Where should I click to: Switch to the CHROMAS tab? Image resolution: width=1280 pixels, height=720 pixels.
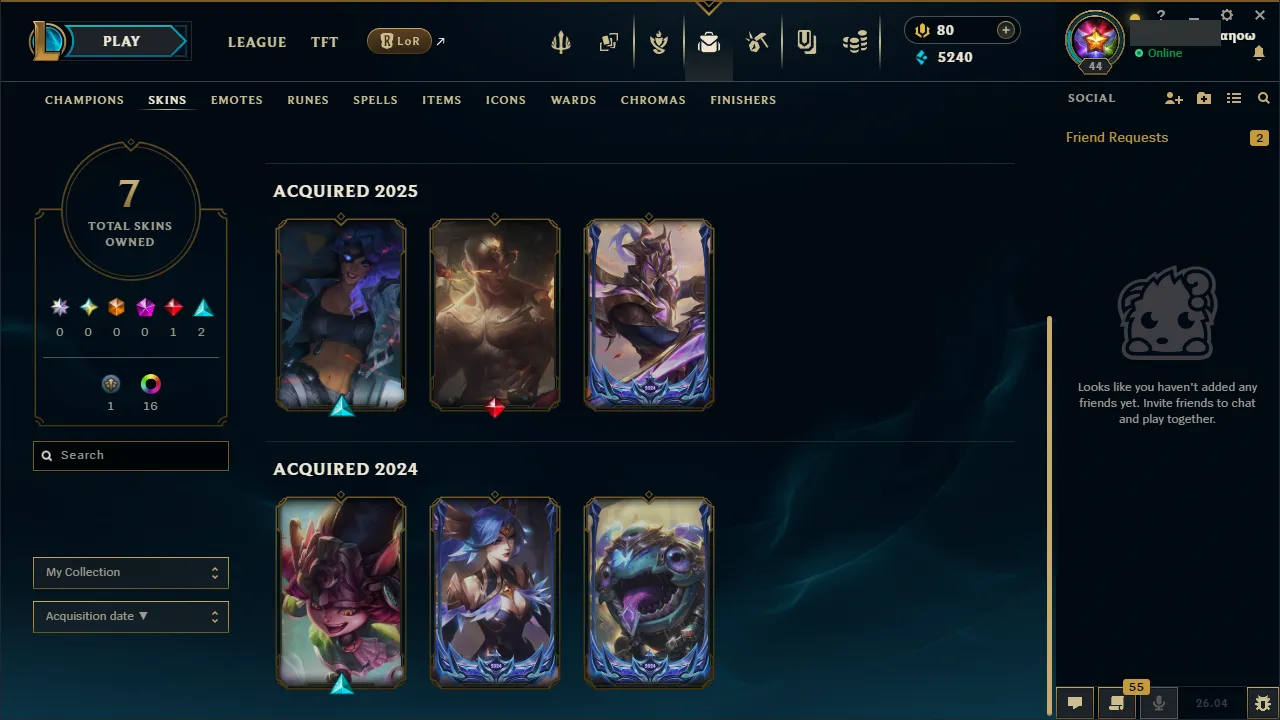pos(653,100)
